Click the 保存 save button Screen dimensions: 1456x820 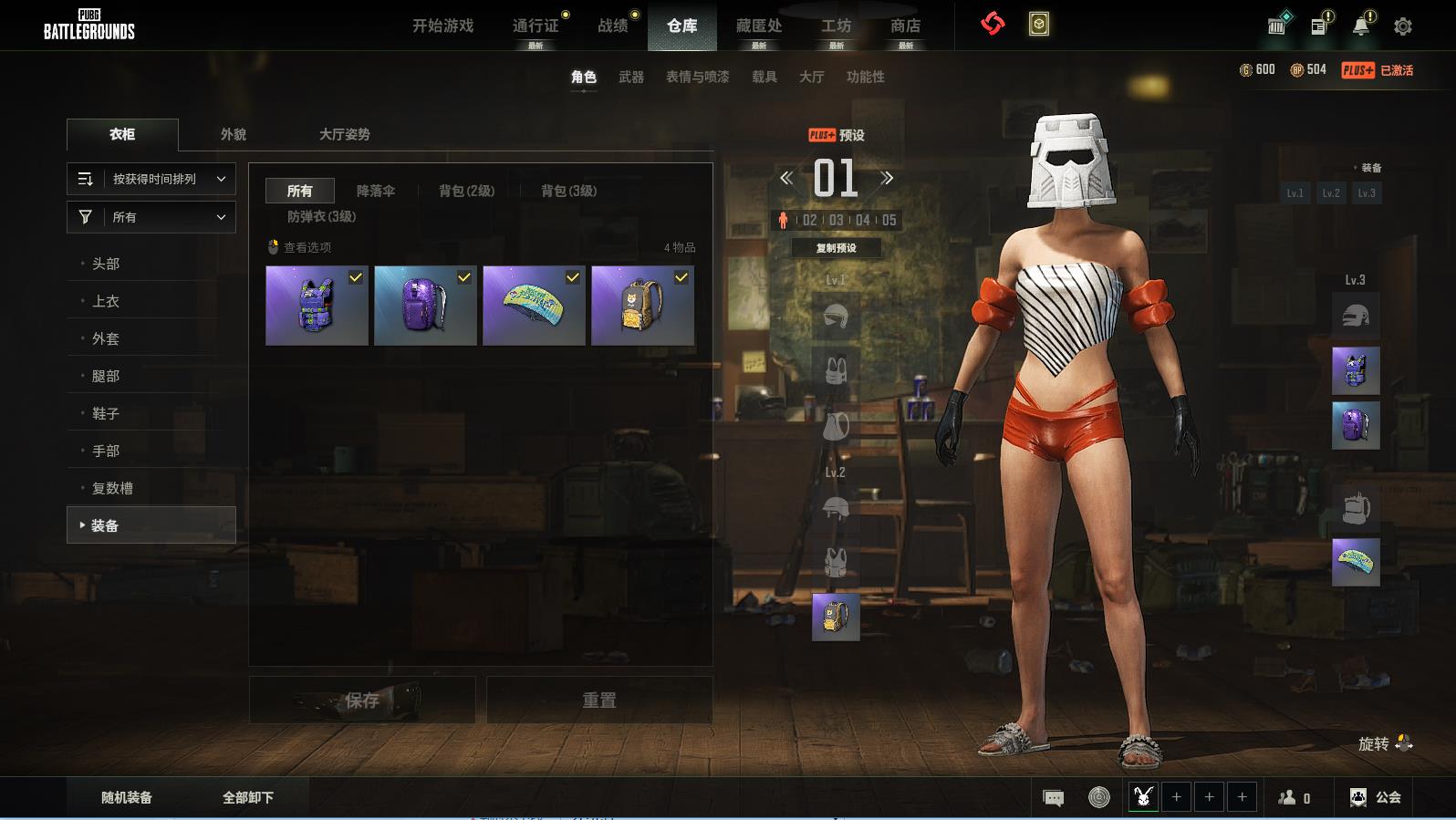362,700
